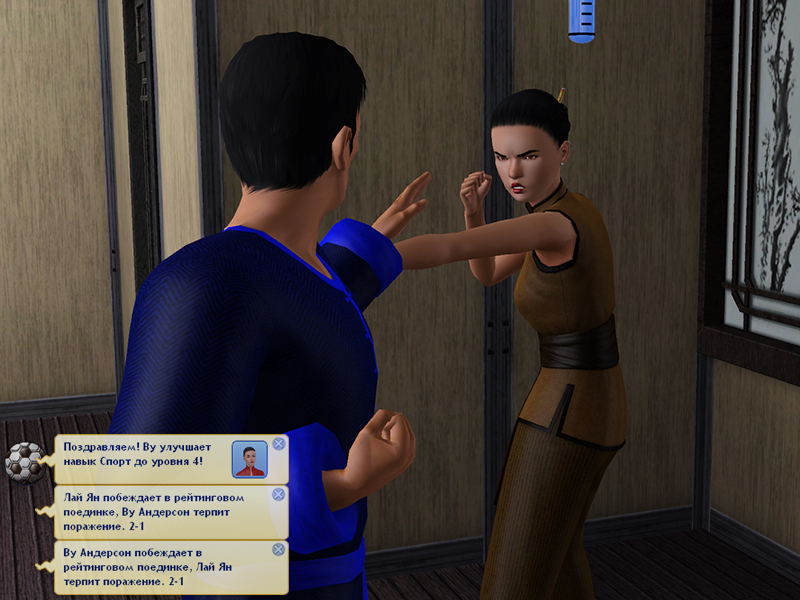Click the Sim portrait in the skill notification

249,459
